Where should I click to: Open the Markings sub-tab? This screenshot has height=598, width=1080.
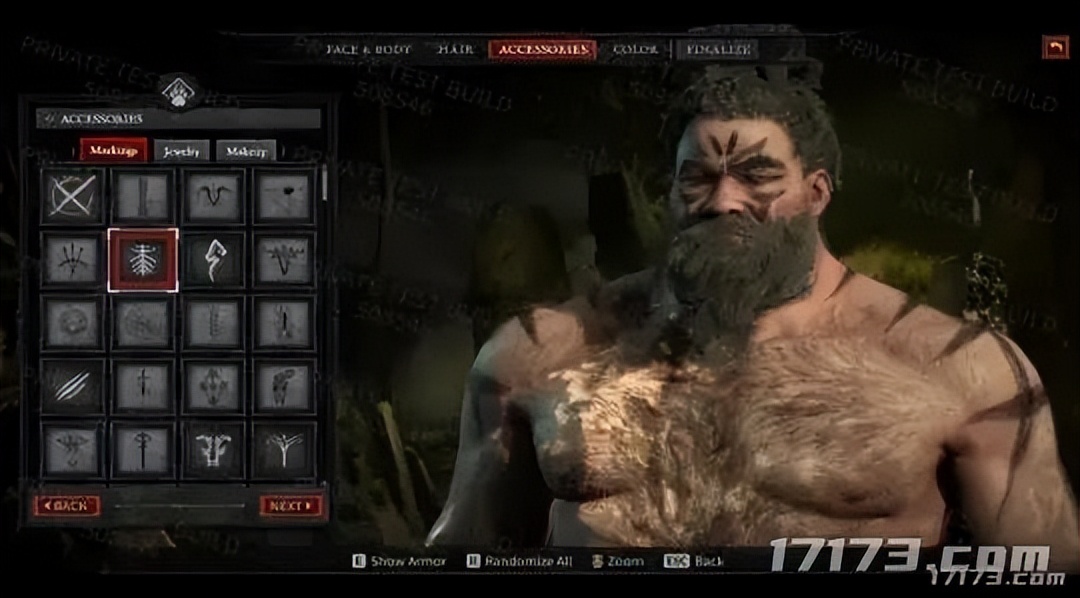coord(114,151)
